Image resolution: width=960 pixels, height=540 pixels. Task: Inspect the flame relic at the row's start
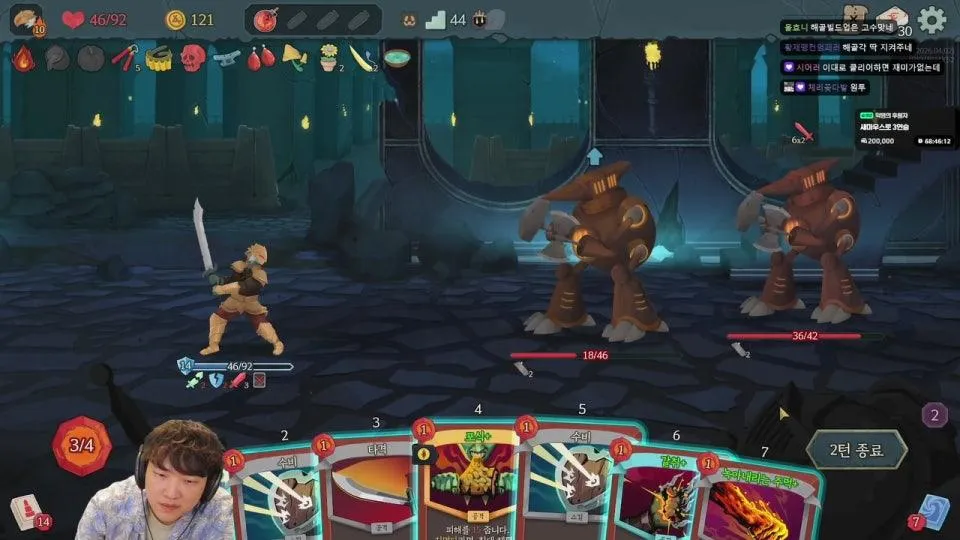coord(23,57)
